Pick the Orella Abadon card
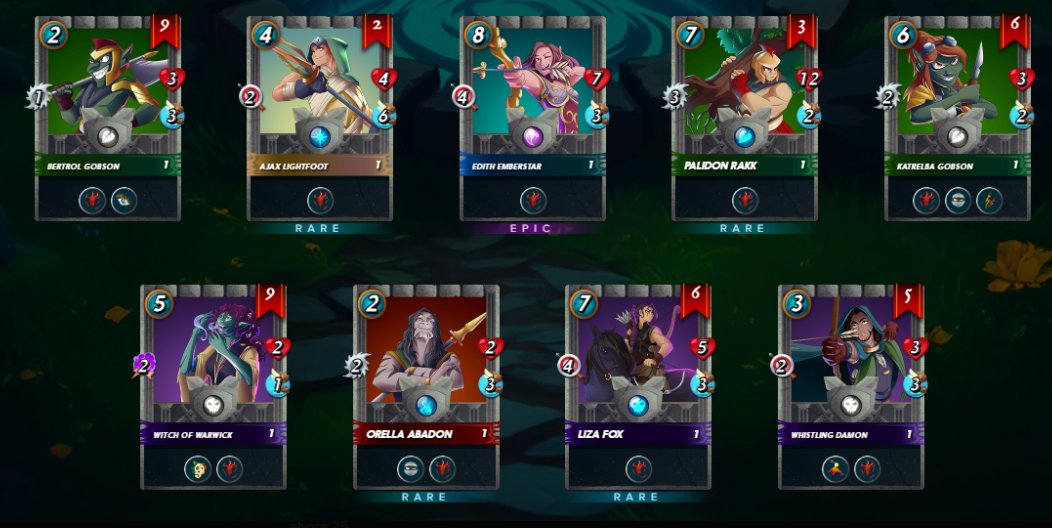This screenshot has height=528, width=1052. point(426,387)
